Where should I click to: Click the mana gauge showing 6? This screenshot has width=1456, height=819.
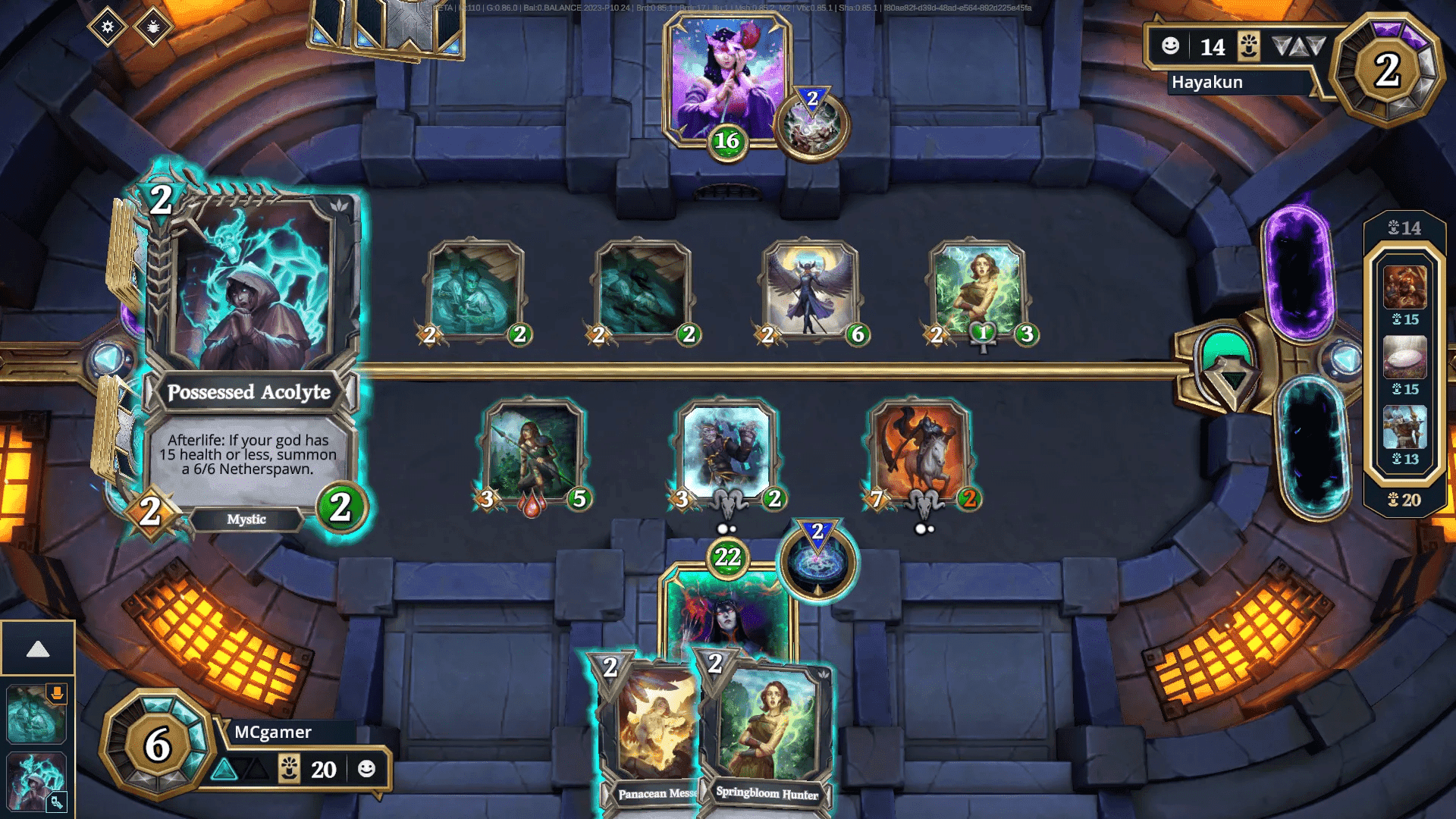tap(158, 743)
